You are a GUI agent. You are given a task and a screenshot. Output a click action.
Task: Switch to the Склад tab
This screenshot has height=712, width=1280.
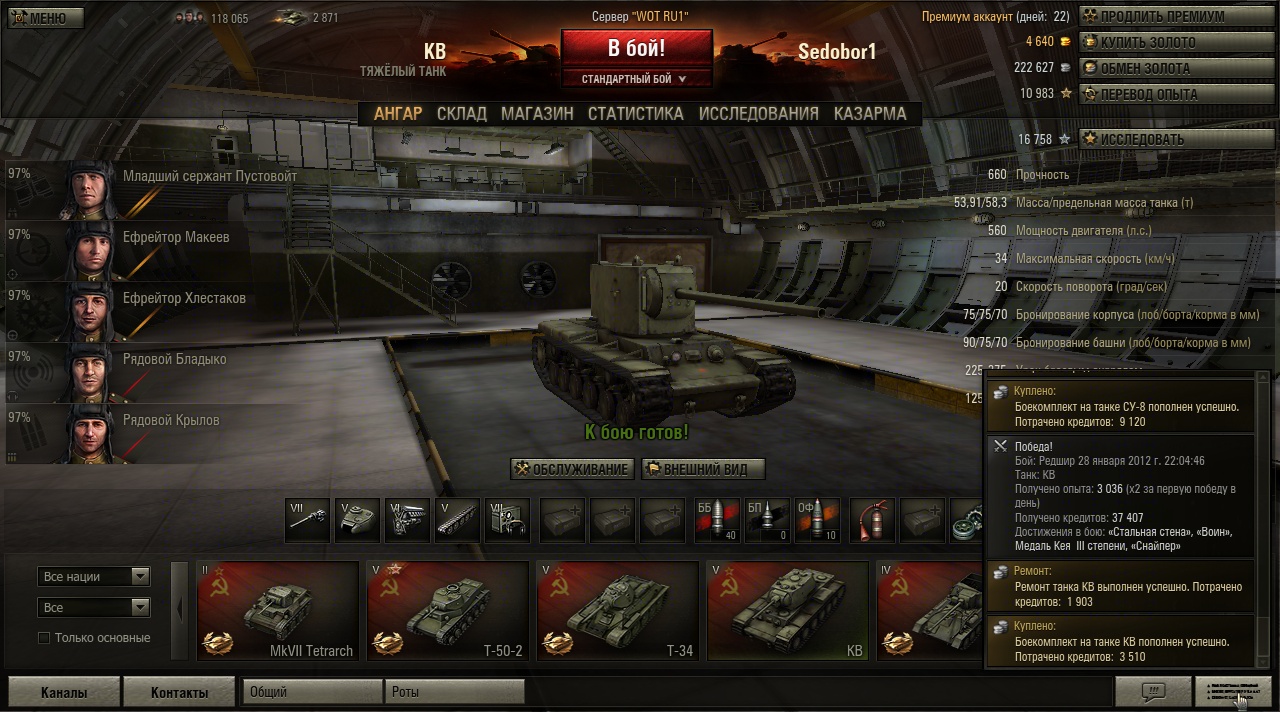click(x=461, y=114)
